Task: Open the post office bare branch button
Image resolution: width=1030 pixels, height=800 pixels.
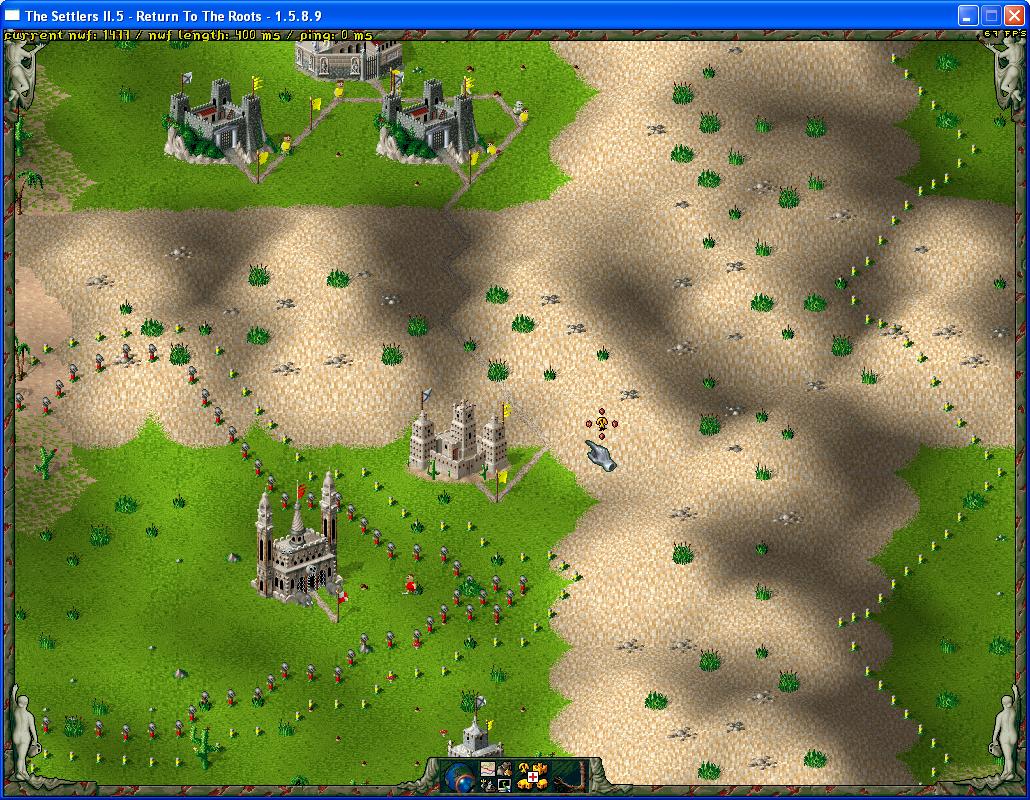Action: [x=570, y=776]
